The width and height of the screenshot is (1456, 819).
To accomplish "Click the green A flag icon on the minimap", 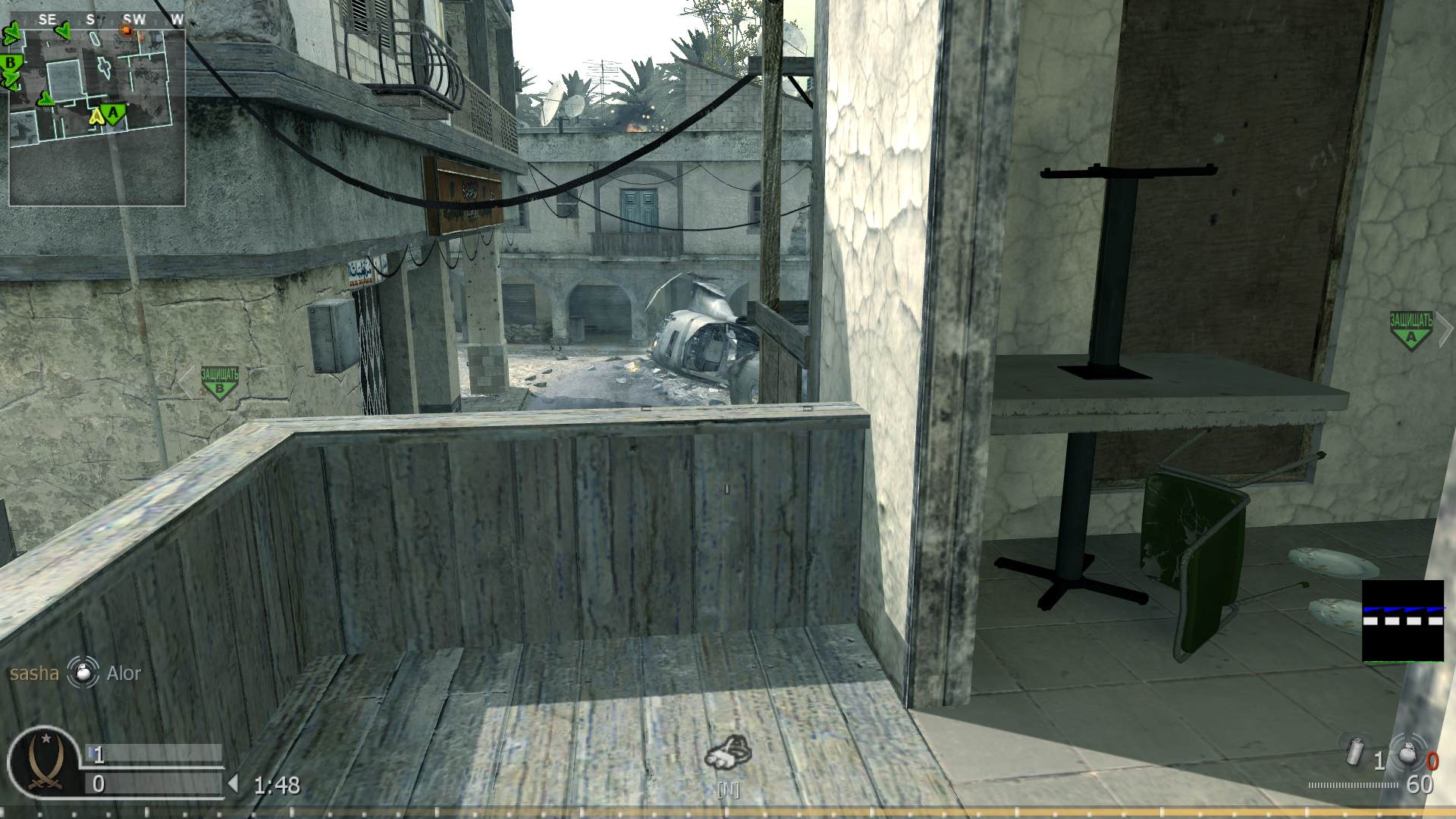I will point(112,112).
